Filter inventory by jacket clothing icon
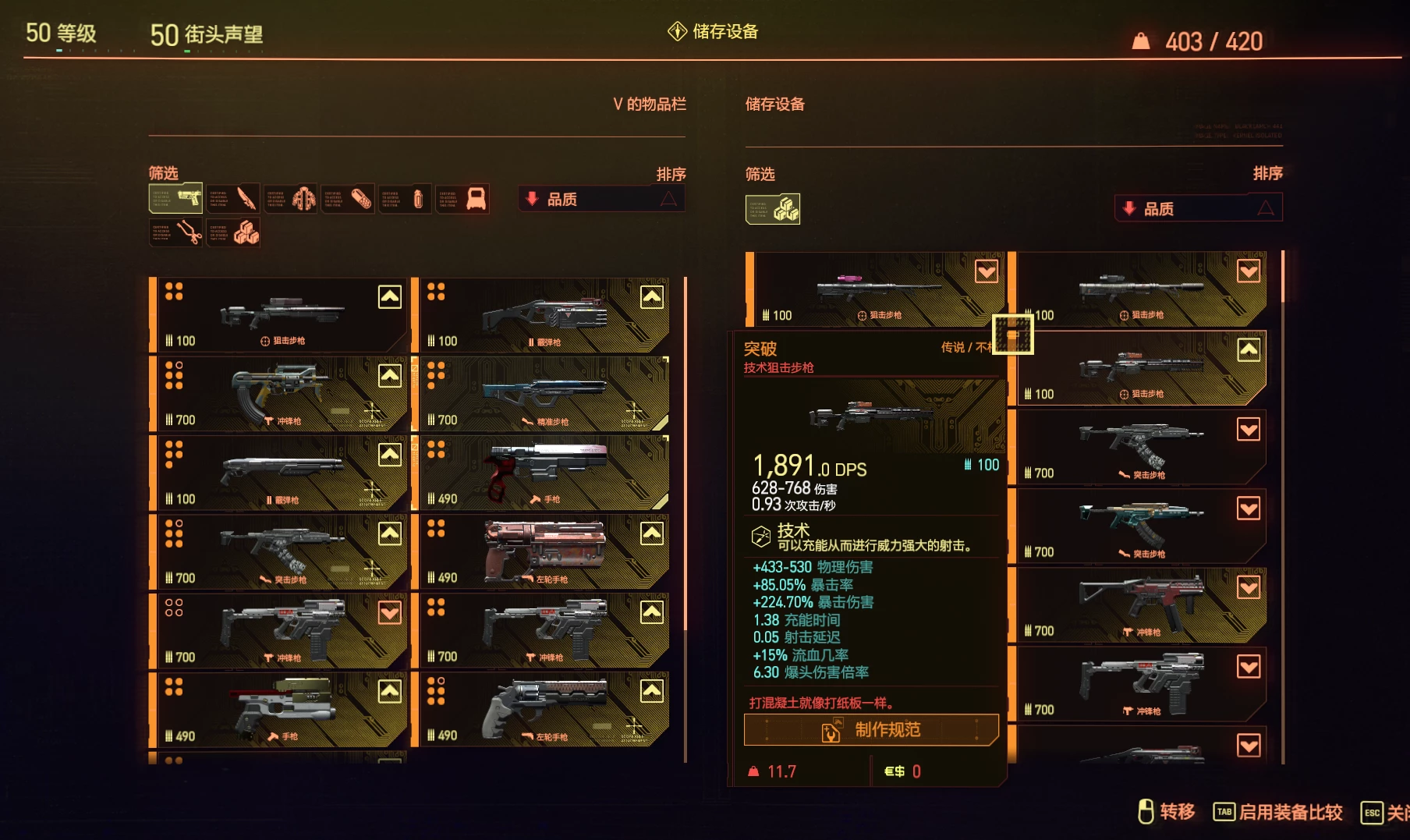The image size is (1410, 840). click(291, 199)
